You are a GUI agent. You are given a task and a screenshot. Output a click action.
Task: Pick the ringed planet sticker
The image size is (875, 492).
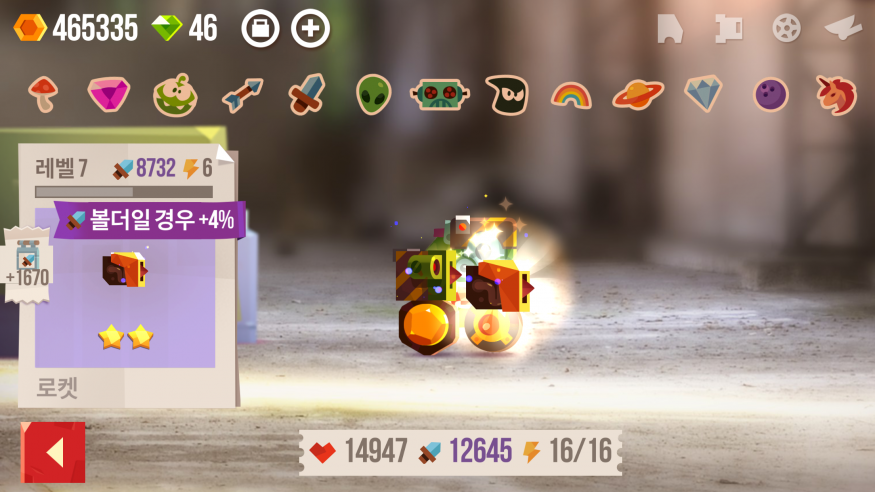[638, 94]
